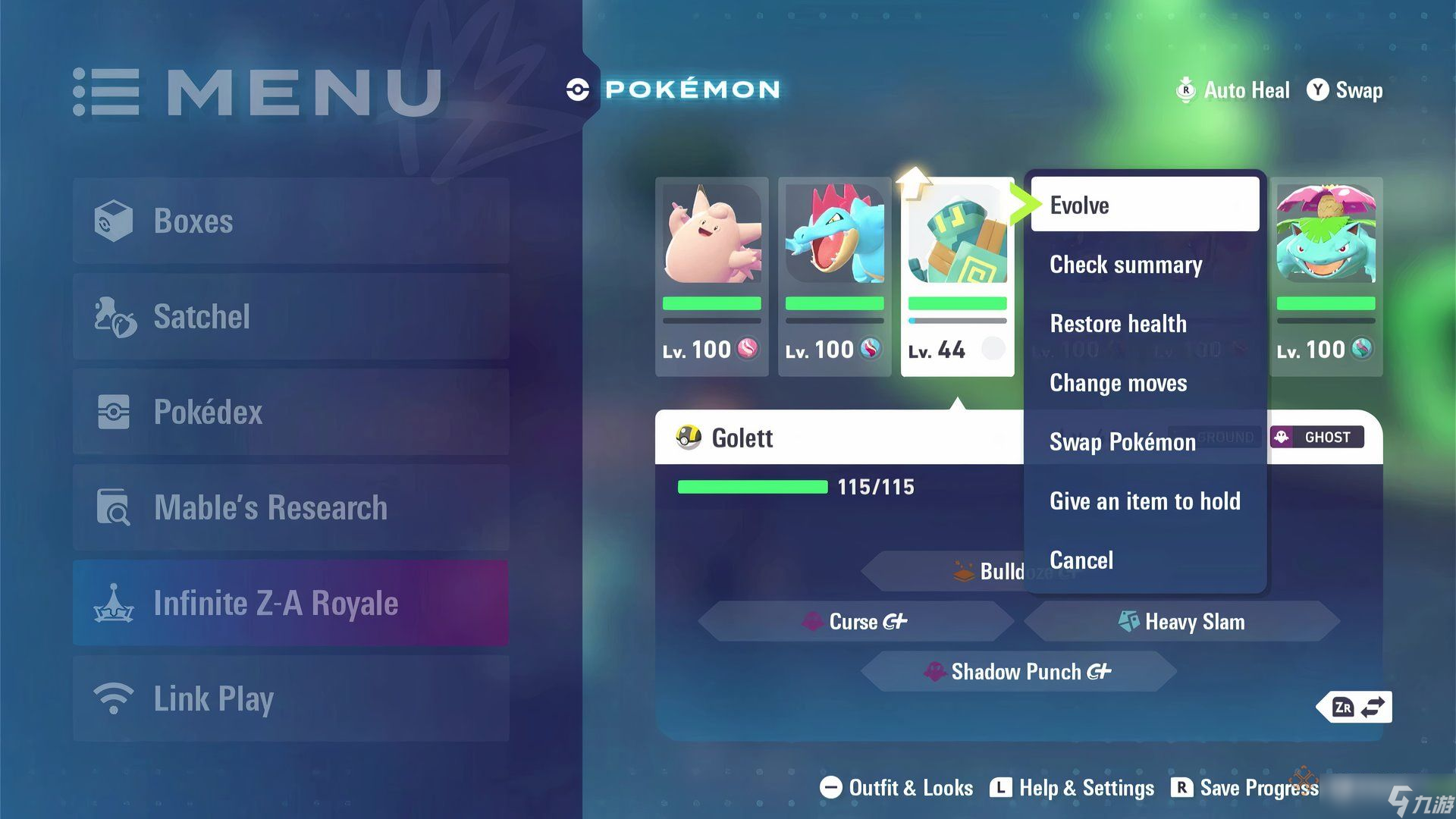Screen dimensions: 1456x819
Task: Select the Venusaur party slot
Action: (1326, 277)
